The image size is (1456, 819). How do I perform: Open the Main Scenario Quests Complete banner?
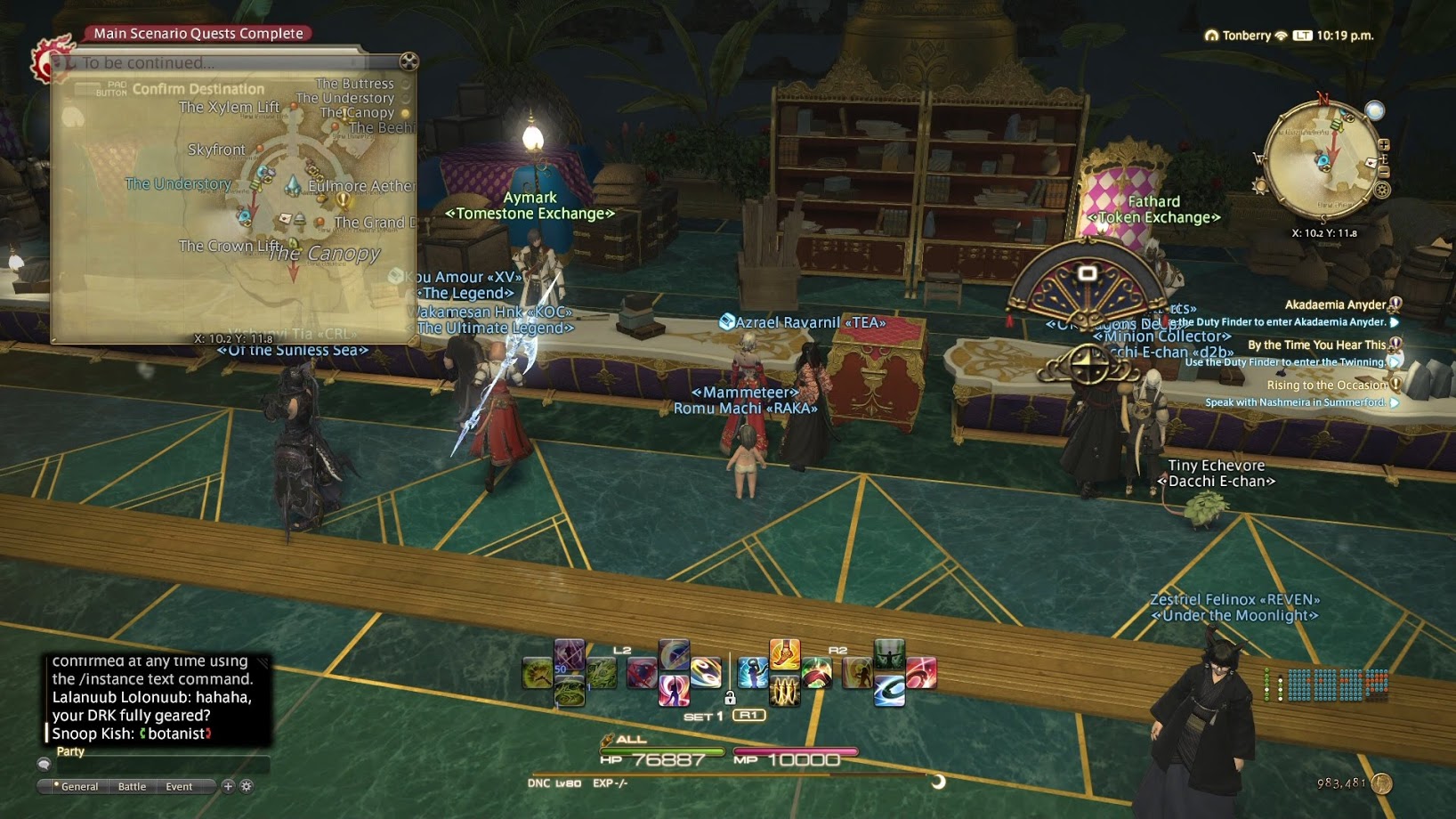tap(198, 33)
